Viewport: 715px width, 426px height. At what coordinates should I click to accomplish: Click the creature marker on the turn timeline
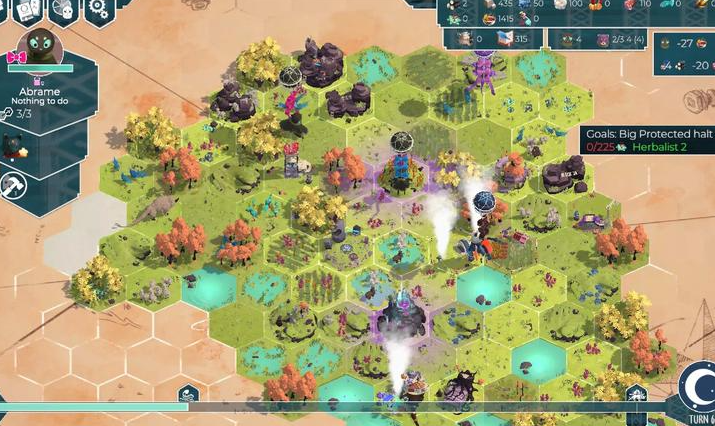click(x=636, y=394)
